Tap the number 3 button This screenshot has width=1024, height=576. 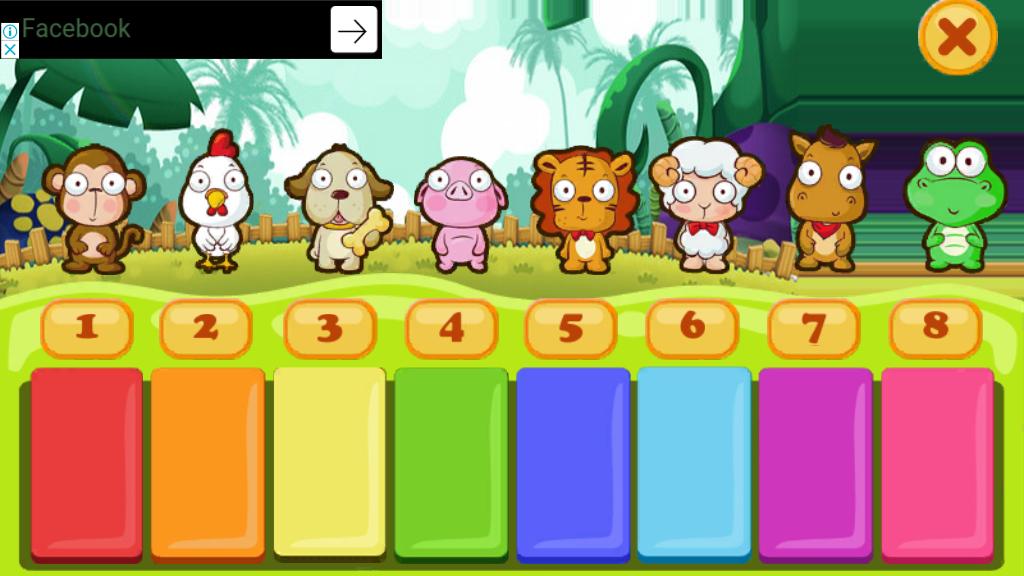pos(330,328)
